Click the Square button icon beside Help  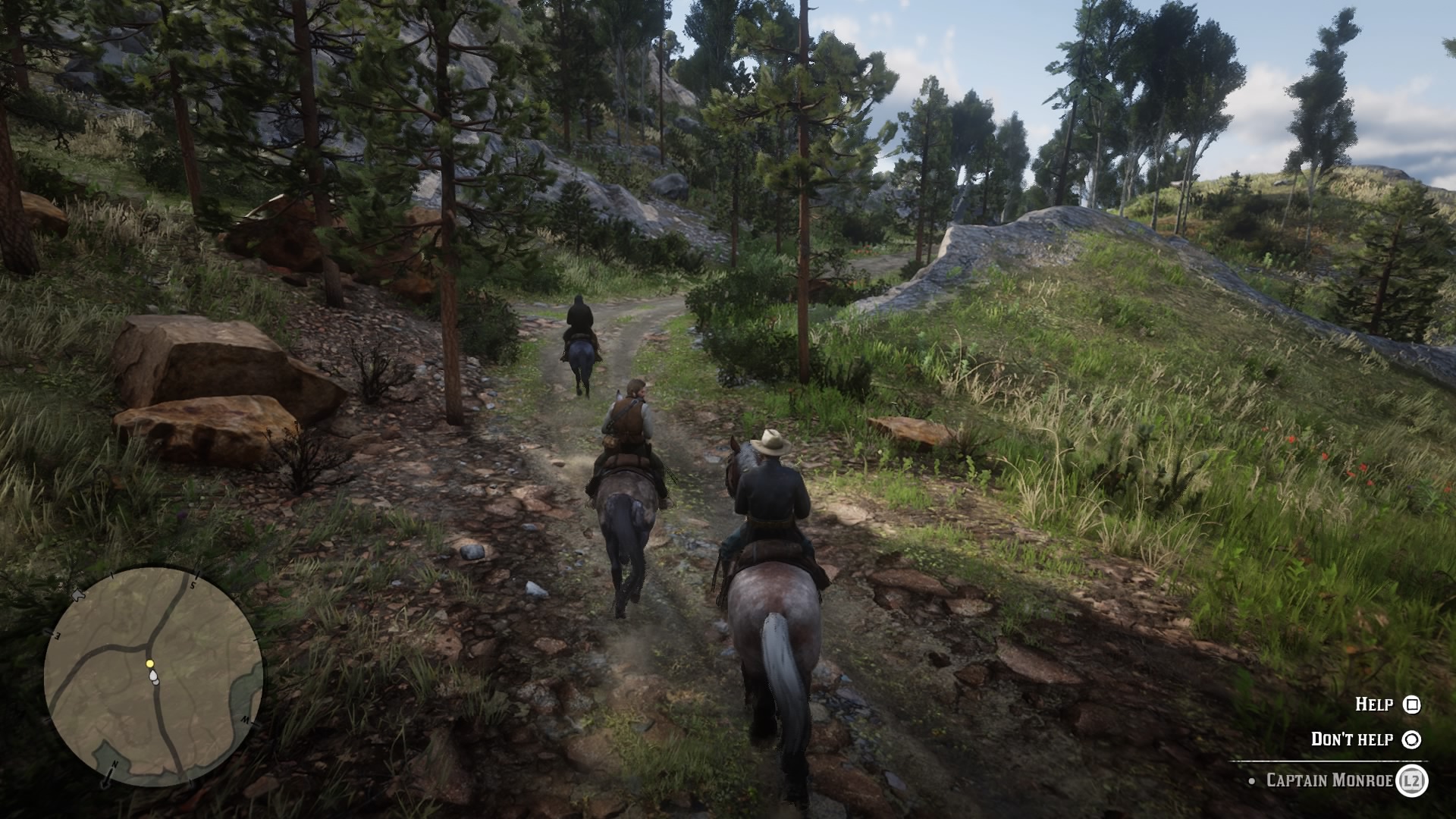(1413, 706)
